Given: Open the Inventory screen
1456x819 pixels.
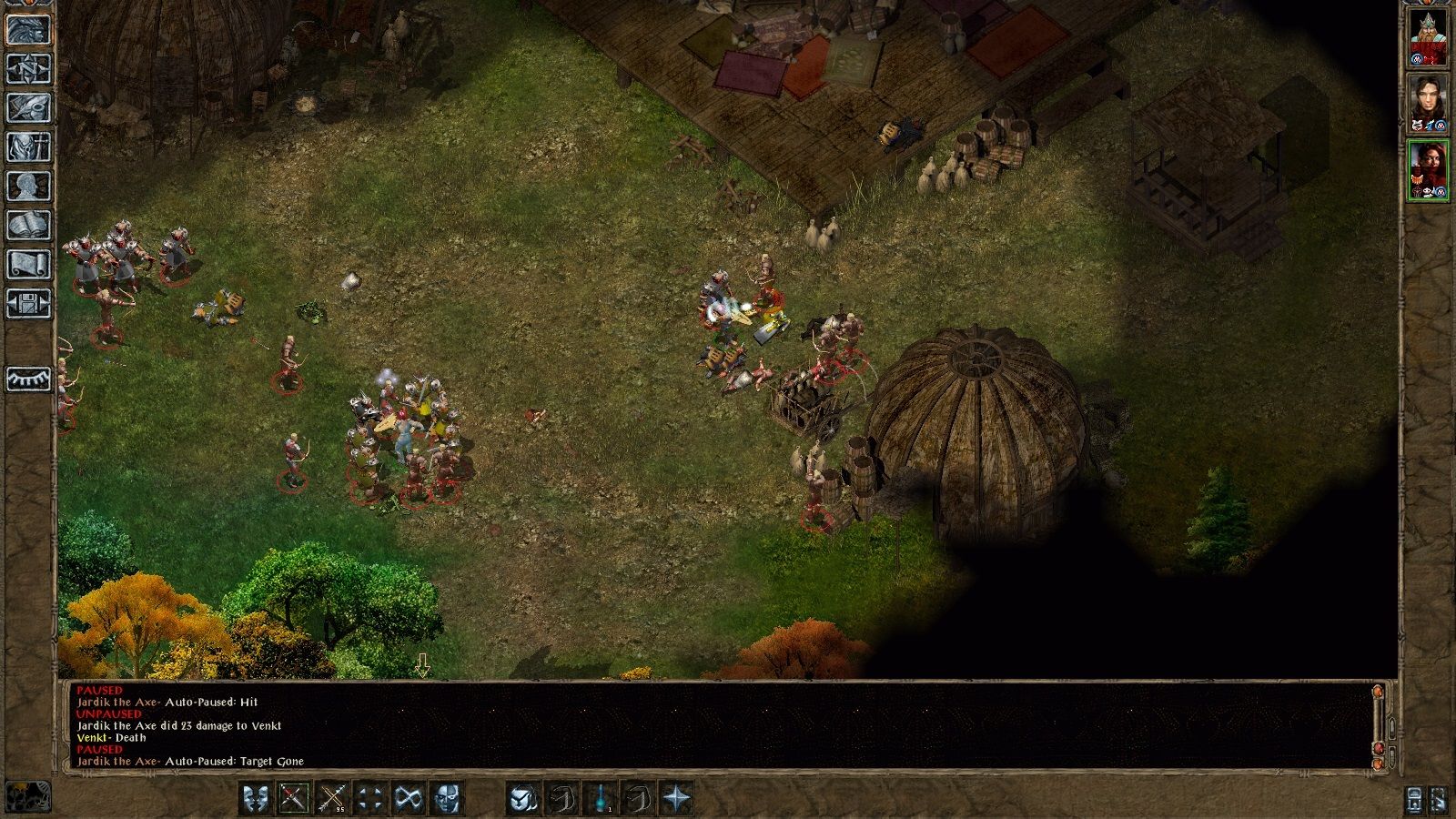Looking at the screenshot, I should 27,145.
